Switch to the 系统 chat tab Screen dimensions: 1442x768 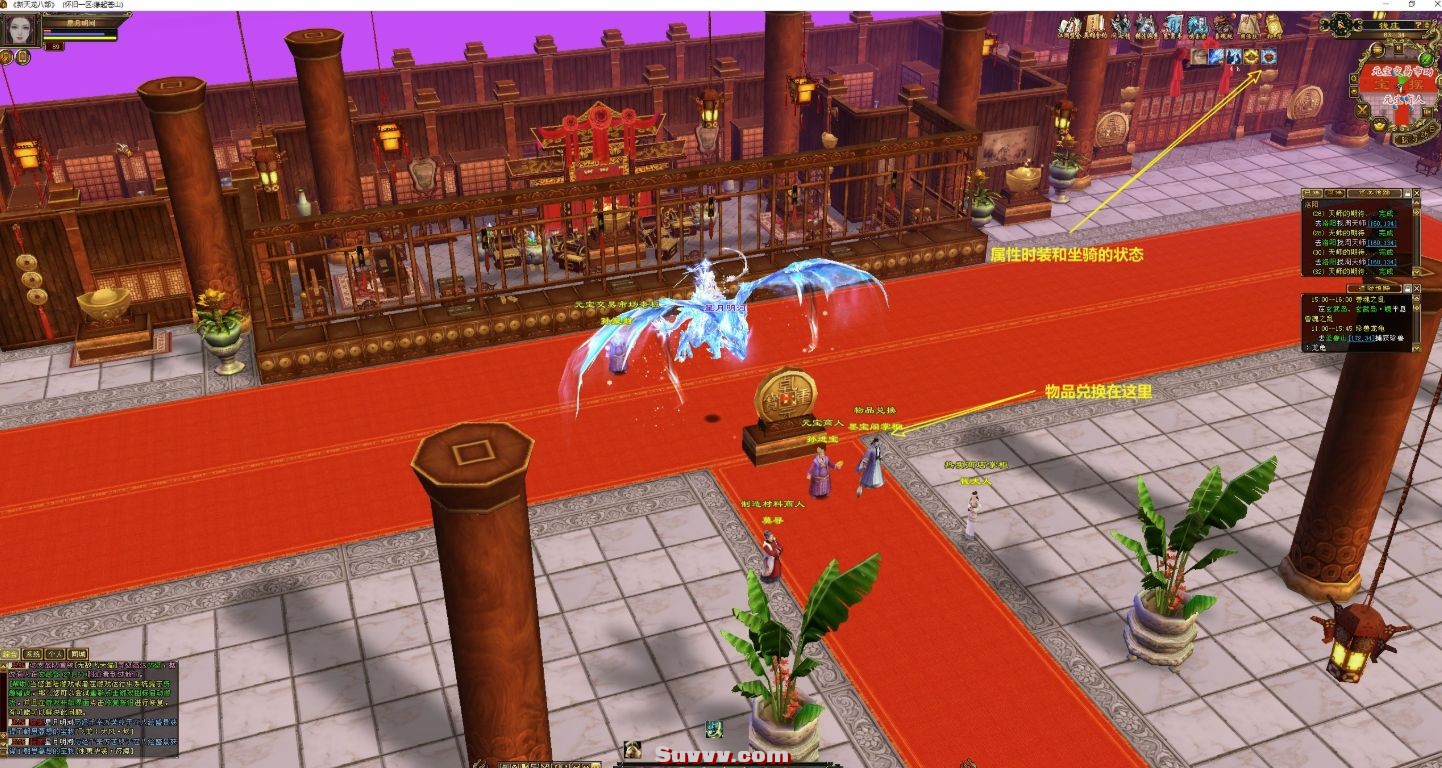pyautogui.click(x=32, y=654)
